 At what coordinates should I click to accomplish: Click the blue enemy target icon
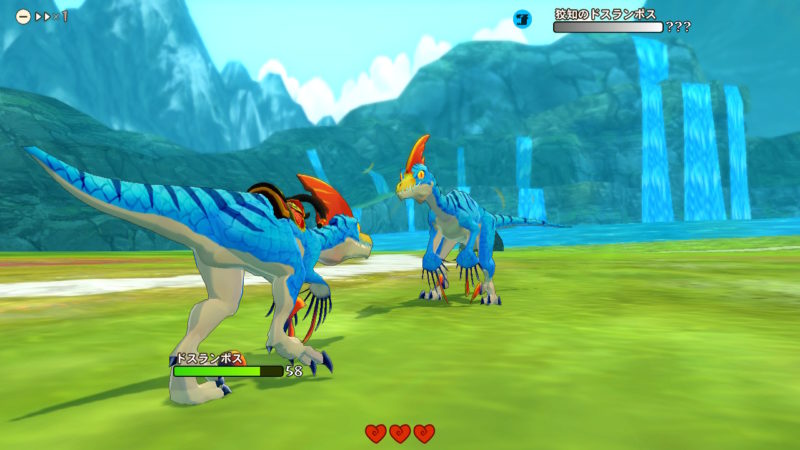[x=522, y=19]
